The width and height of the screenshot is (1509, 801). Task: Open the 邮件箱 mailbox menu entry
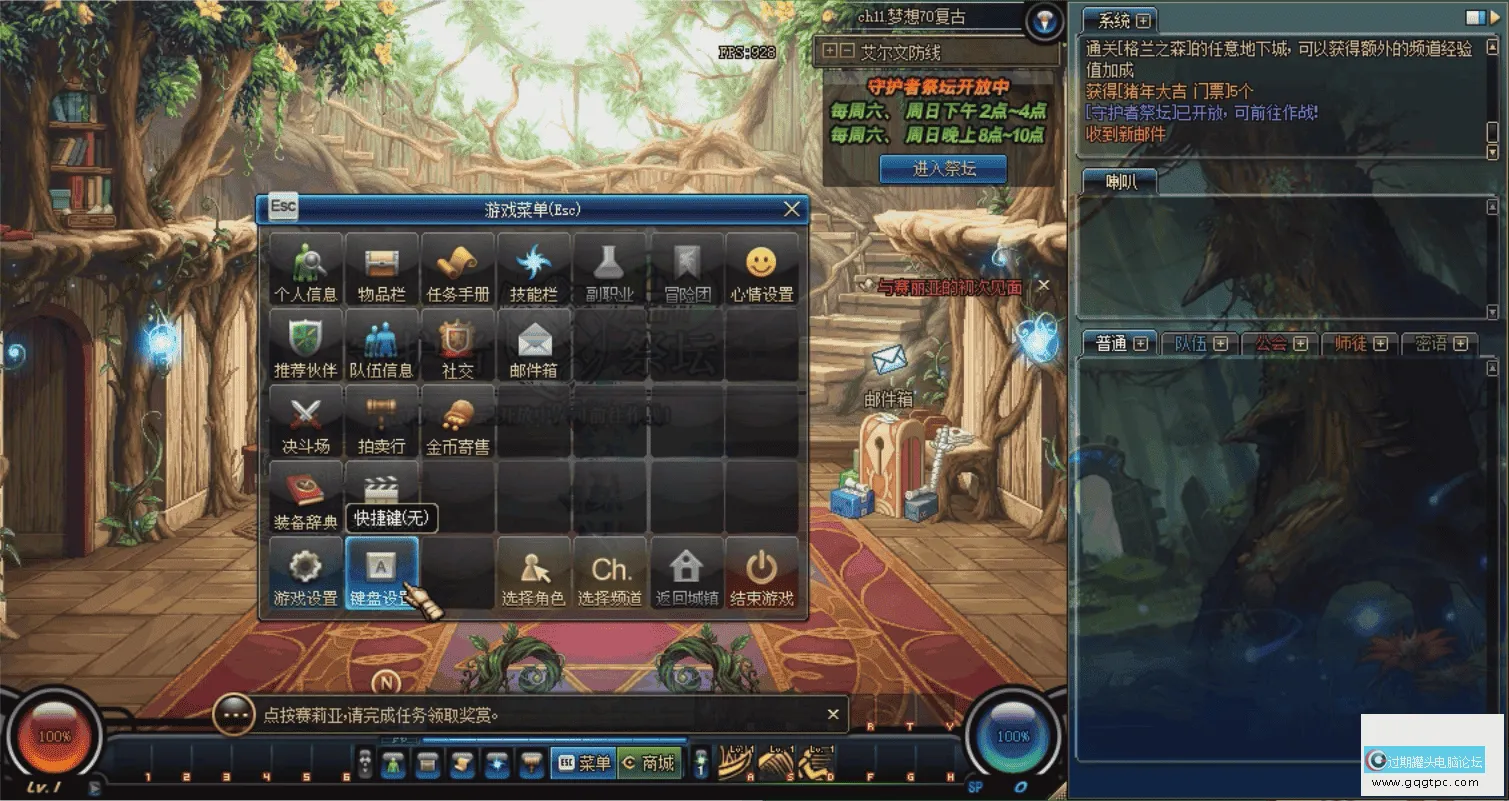click(x=533, y=346)
